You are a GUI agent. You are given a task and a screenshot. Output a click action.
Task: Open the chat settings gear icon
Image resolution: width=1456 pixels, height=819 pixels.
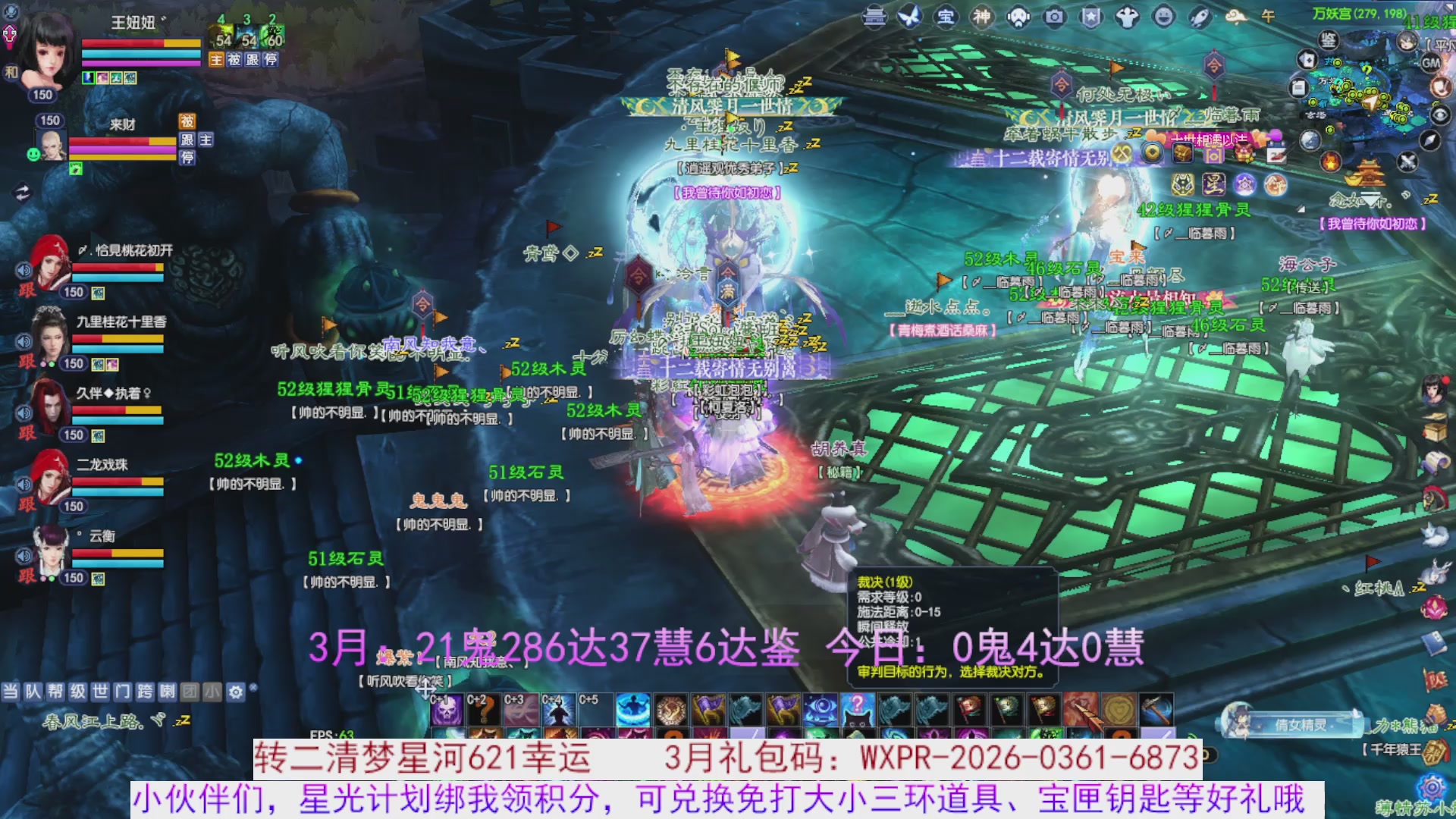pos(235,692)
